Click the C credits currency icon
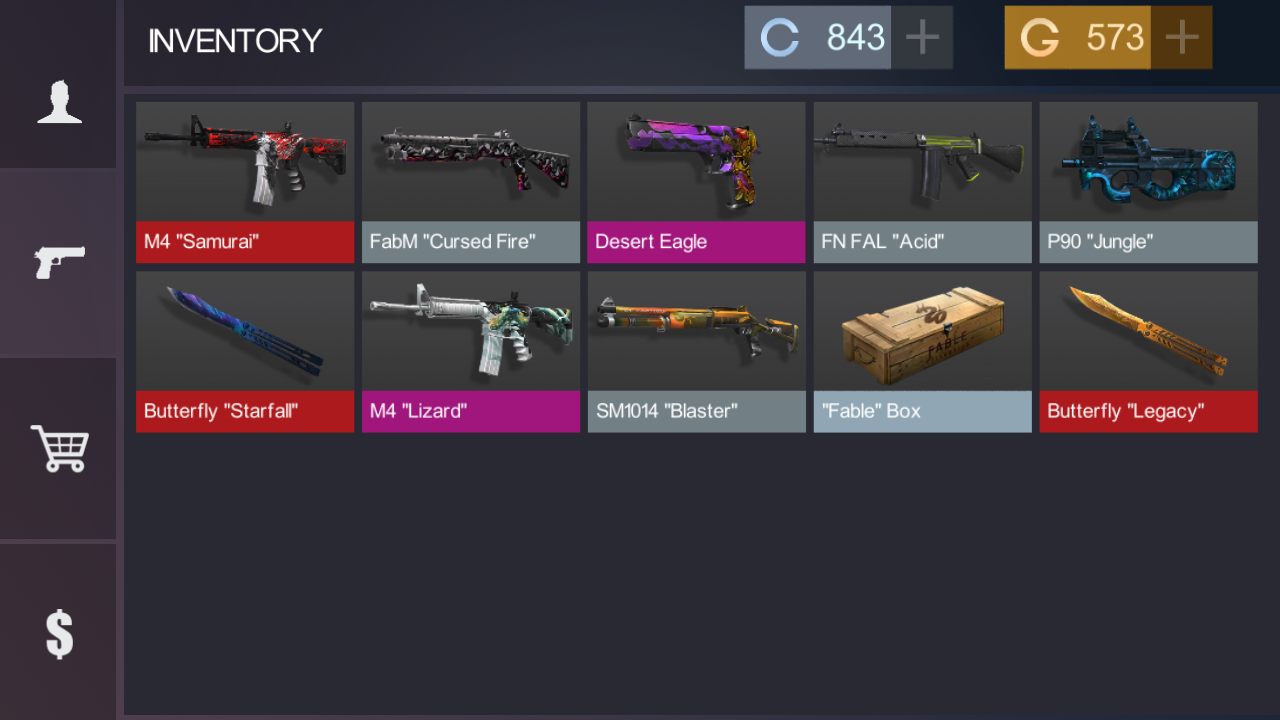The image size is (1280, 720). click(x=779, y=37)
